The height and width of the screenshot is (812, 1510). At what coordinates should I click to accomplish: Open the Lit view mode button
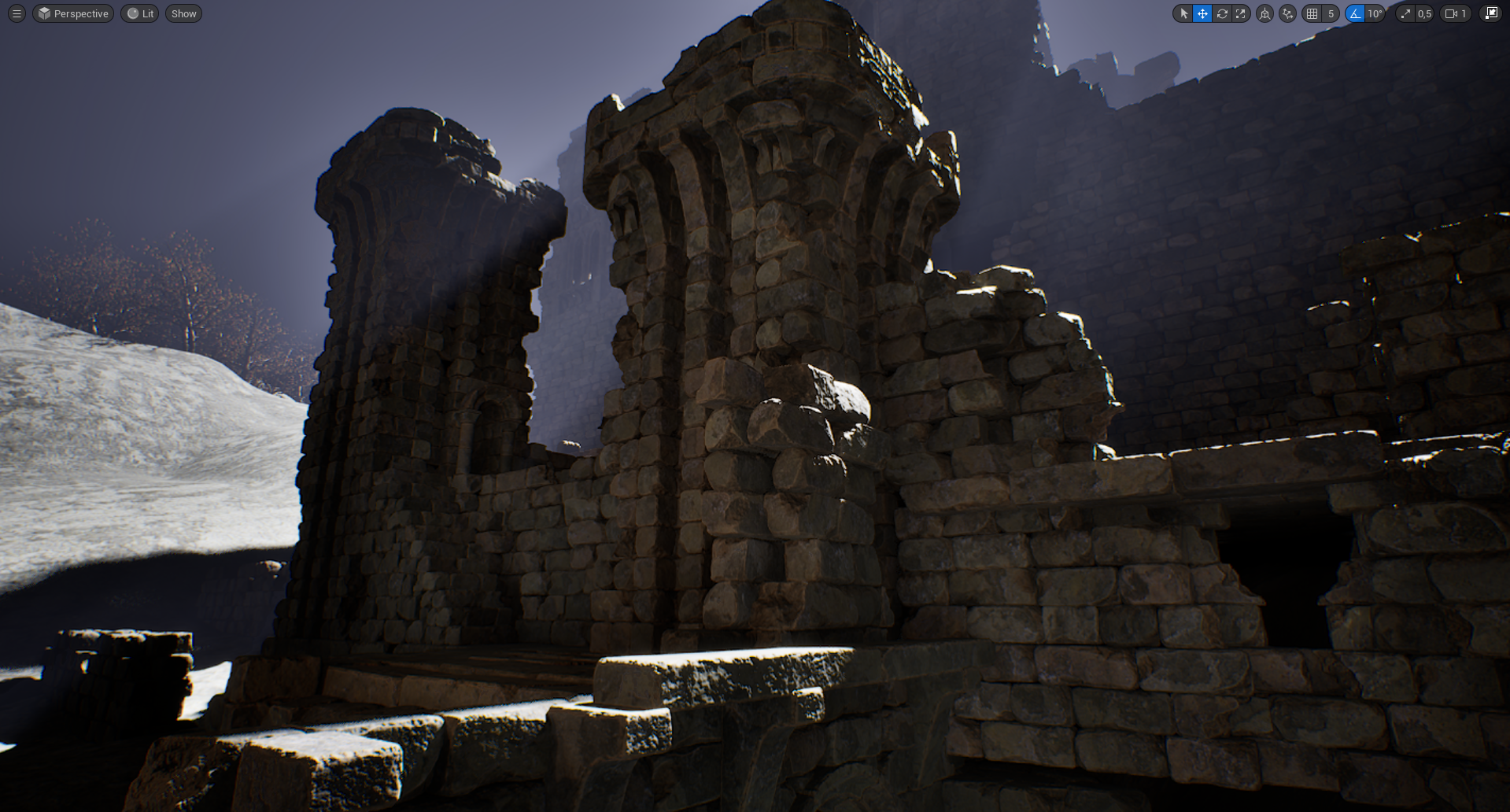(139, 13)
